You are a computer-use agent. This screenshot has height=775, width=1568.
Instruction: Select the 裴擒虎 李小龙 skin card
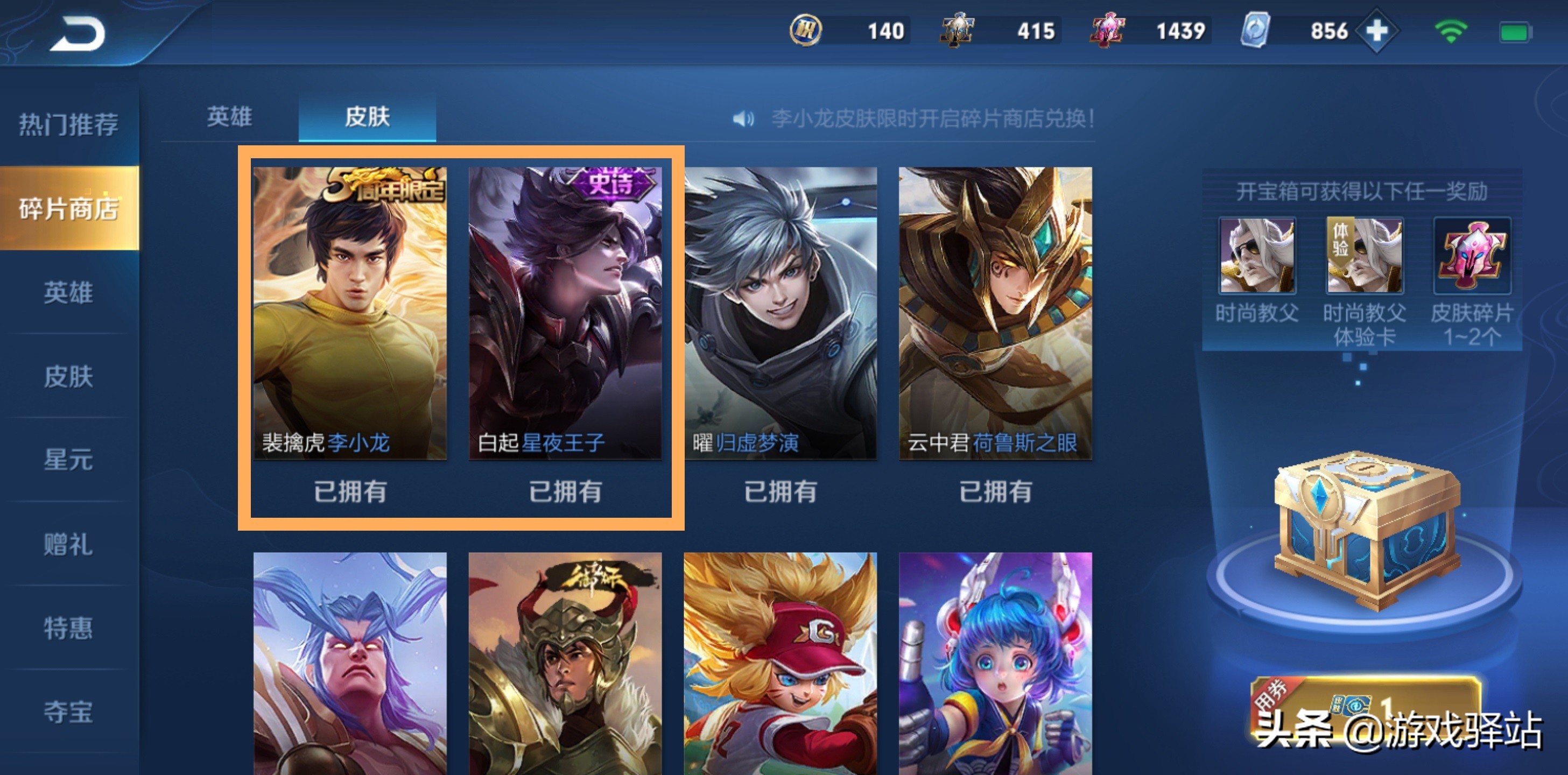pos(350,314)
